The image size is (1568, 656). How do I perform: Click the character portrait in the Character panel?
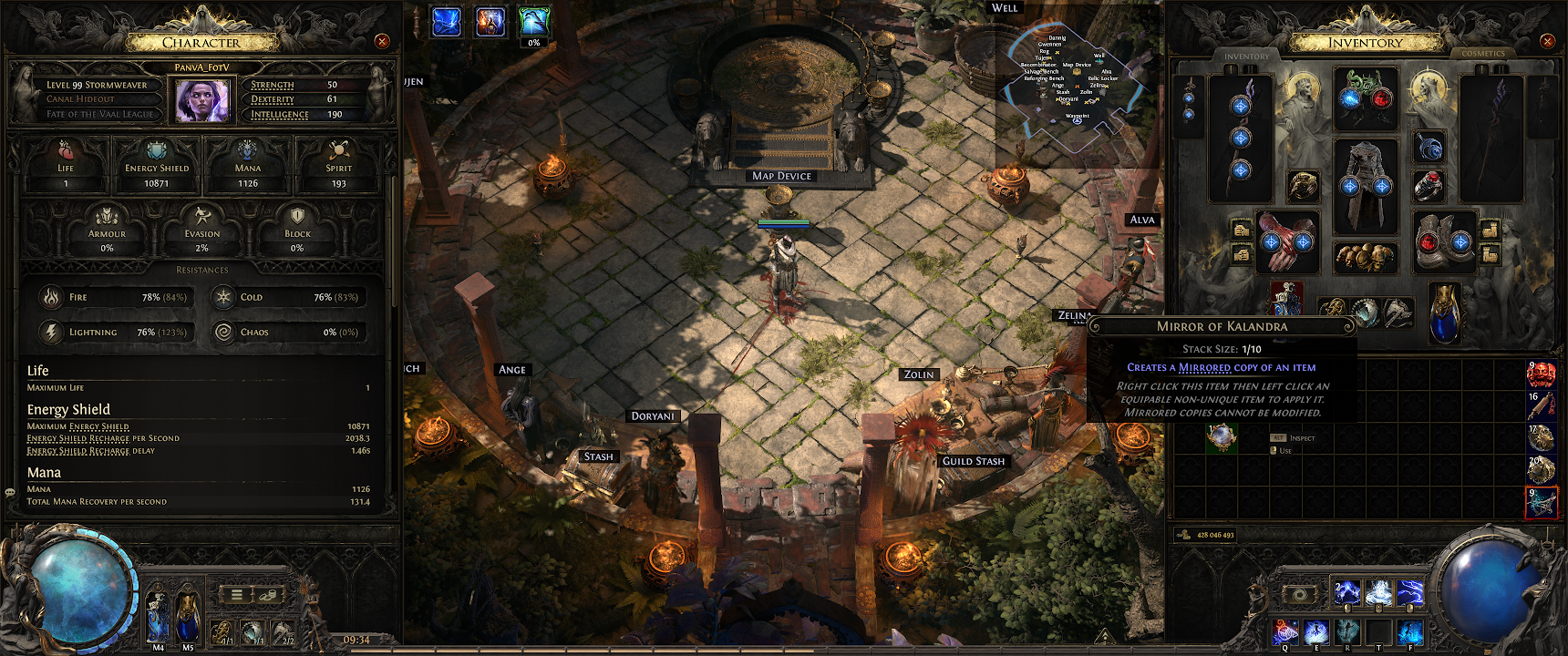pyautogui.click(x=202, y=99)
